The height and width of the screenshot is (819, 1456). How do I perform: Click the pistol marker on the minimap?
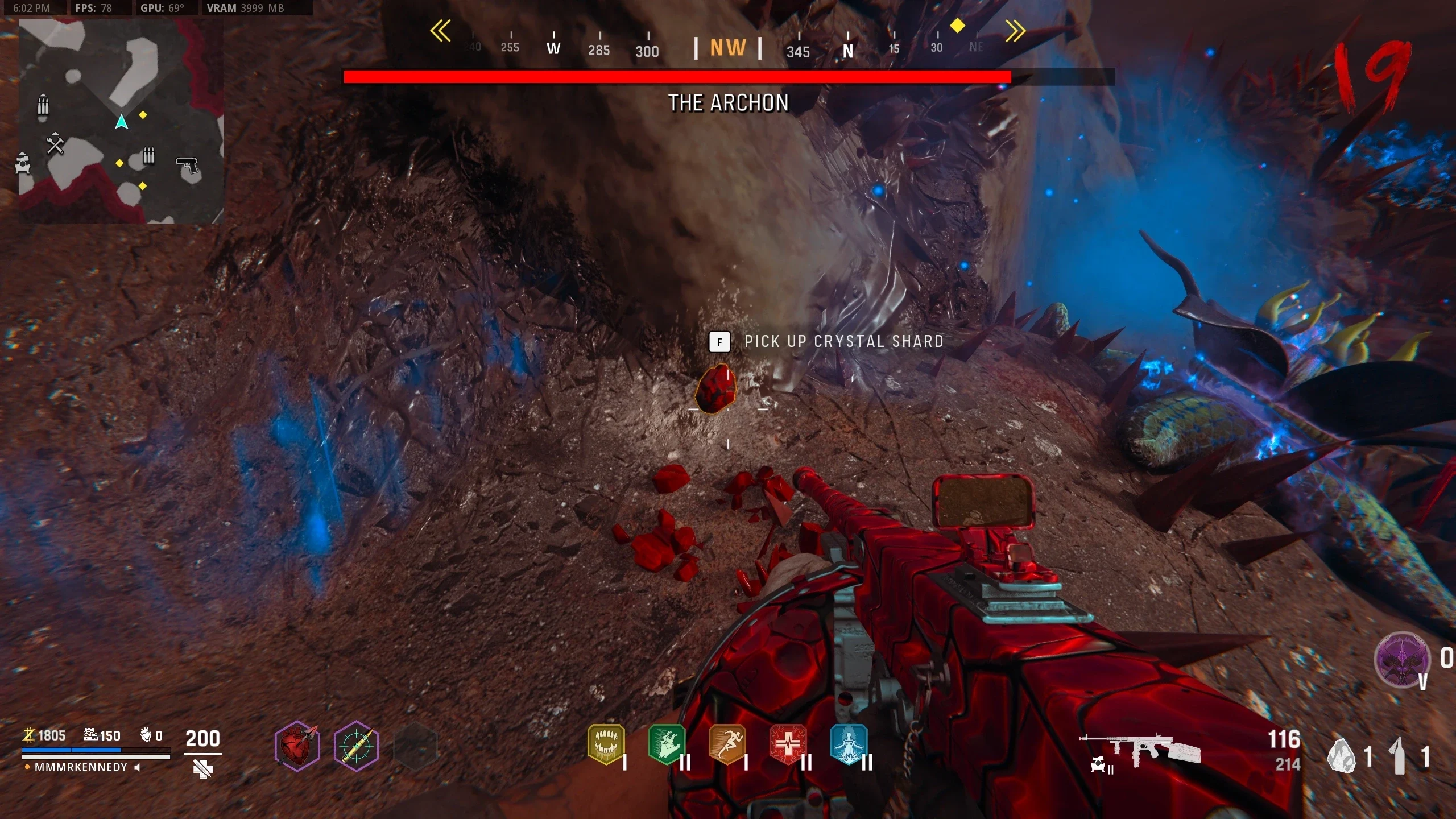(187, 165)
